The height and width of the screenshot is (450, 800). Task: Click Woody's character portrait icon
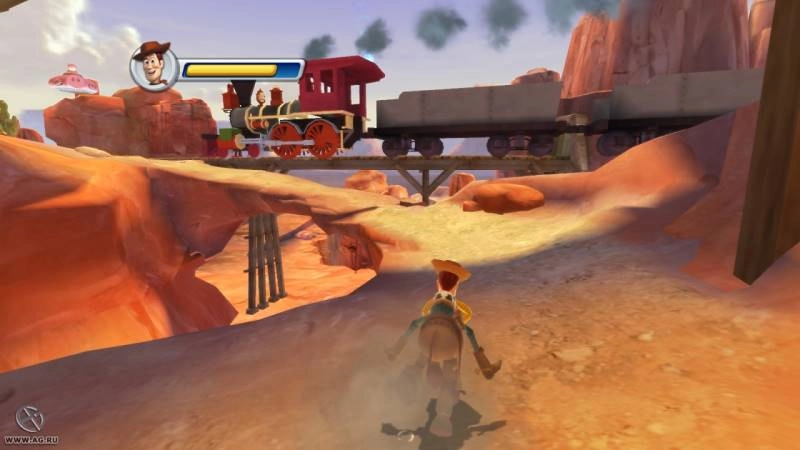pyautogui.click(x=154, y=67)
